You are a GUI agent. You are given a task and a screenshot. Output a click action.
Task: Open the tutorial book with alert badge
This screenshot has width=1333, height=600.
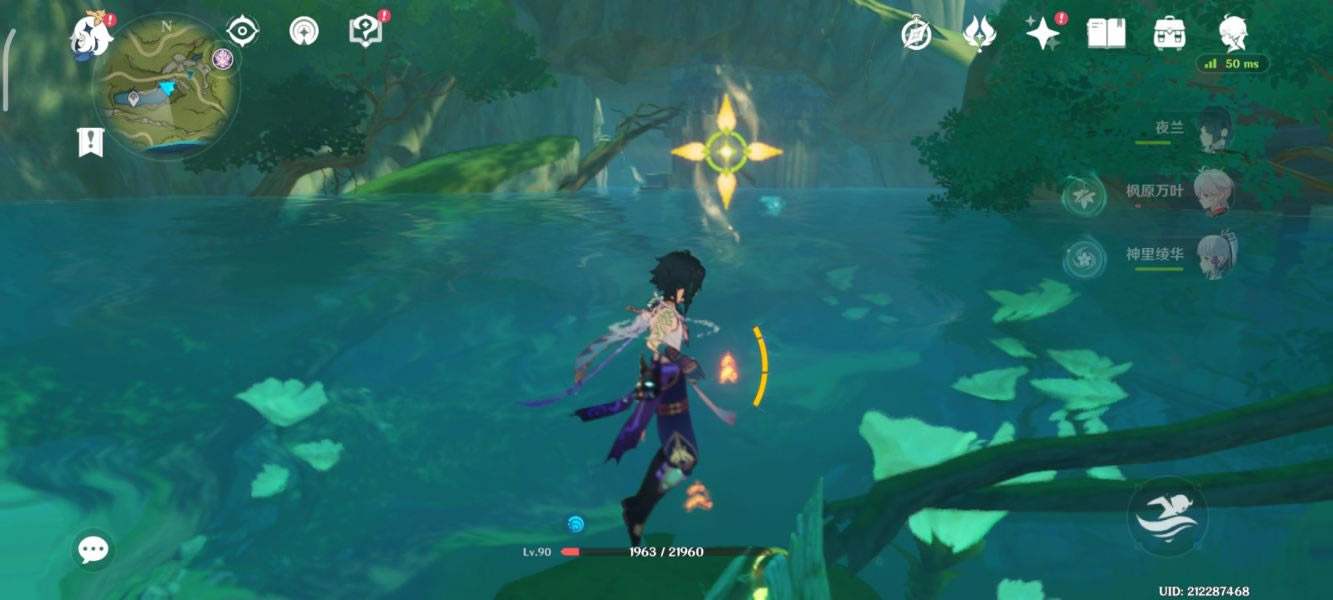point(366,31)
